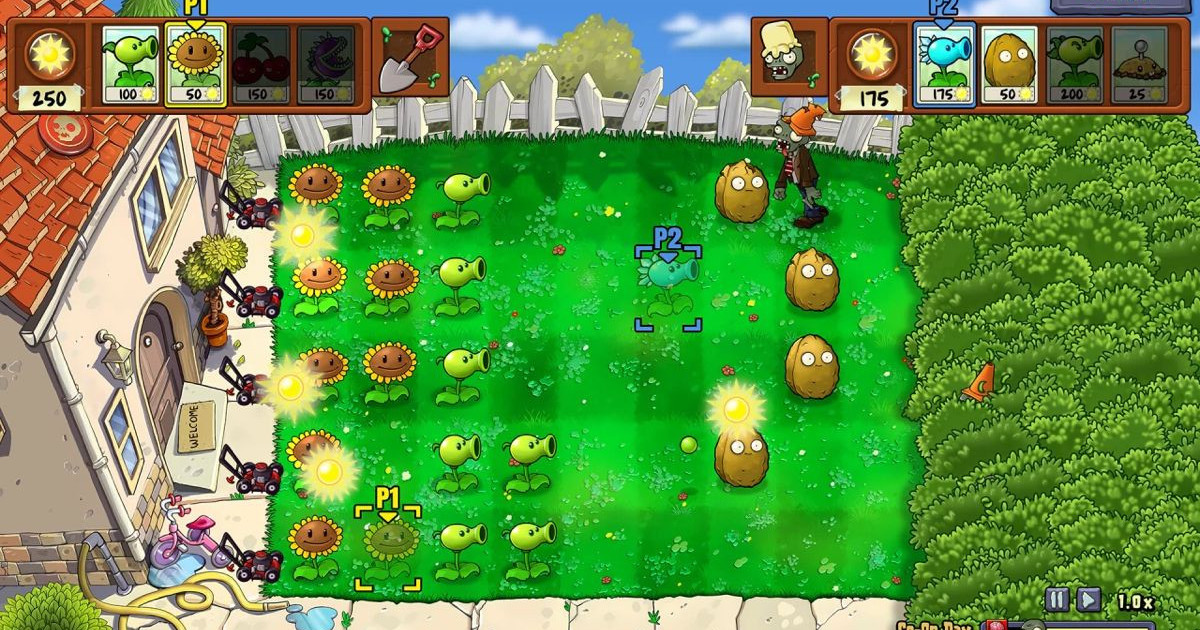The image size is (1200, 630).
Task: Pause the game
Action: click(x=1057, y=600)
